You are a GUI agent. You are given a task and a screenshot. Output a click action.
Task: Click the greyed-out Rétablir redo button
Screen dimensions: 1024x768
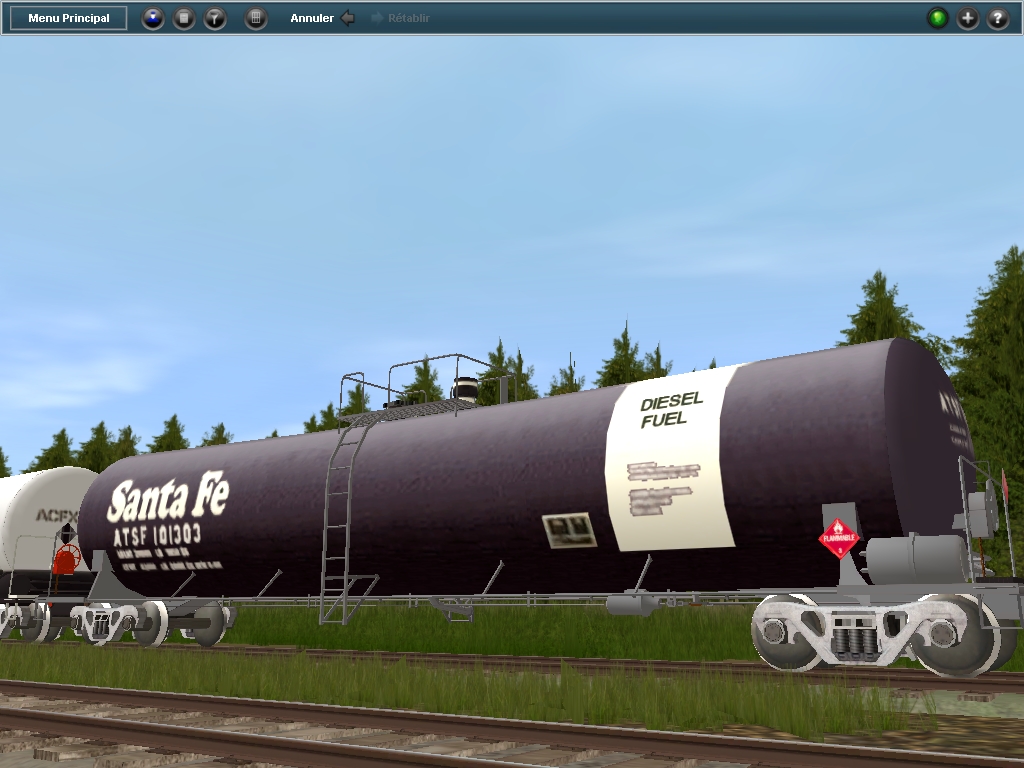[x=401, y=18]
